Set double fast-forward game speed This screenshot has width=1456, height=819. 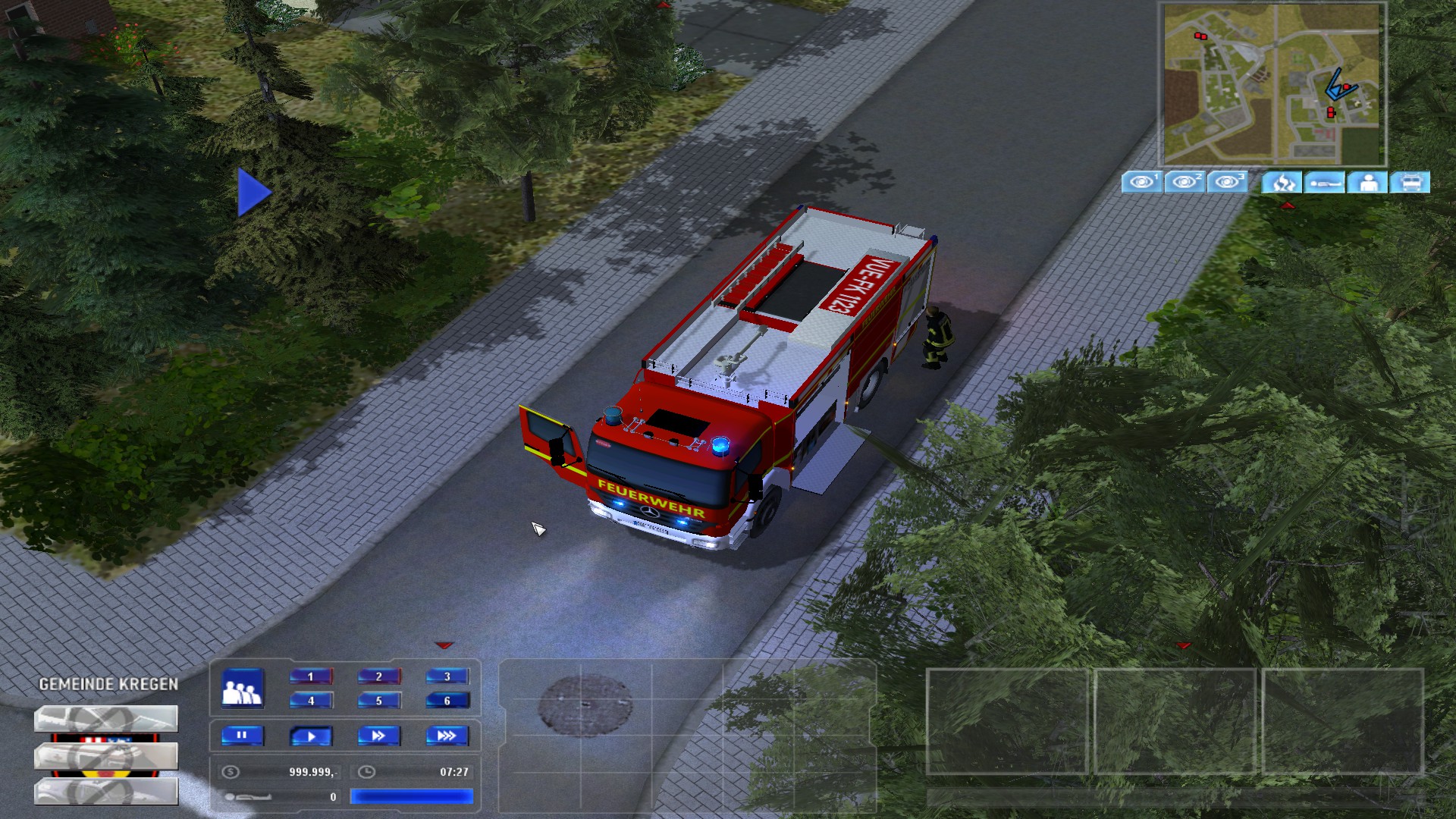pos(379,736)
